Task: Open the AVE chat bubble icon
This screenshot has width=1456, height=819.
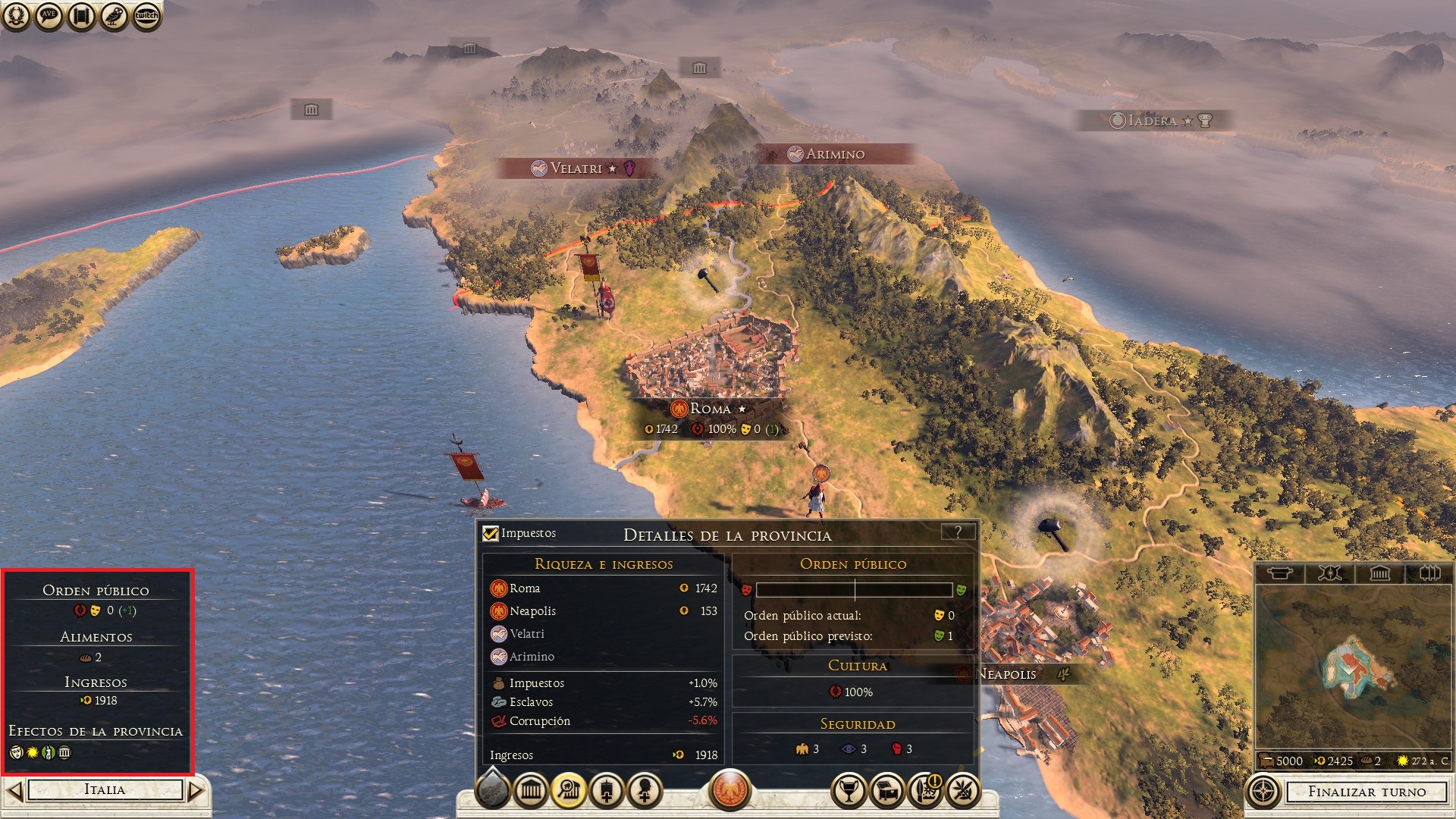Action: pyautogui.click(x=49, y=15)
